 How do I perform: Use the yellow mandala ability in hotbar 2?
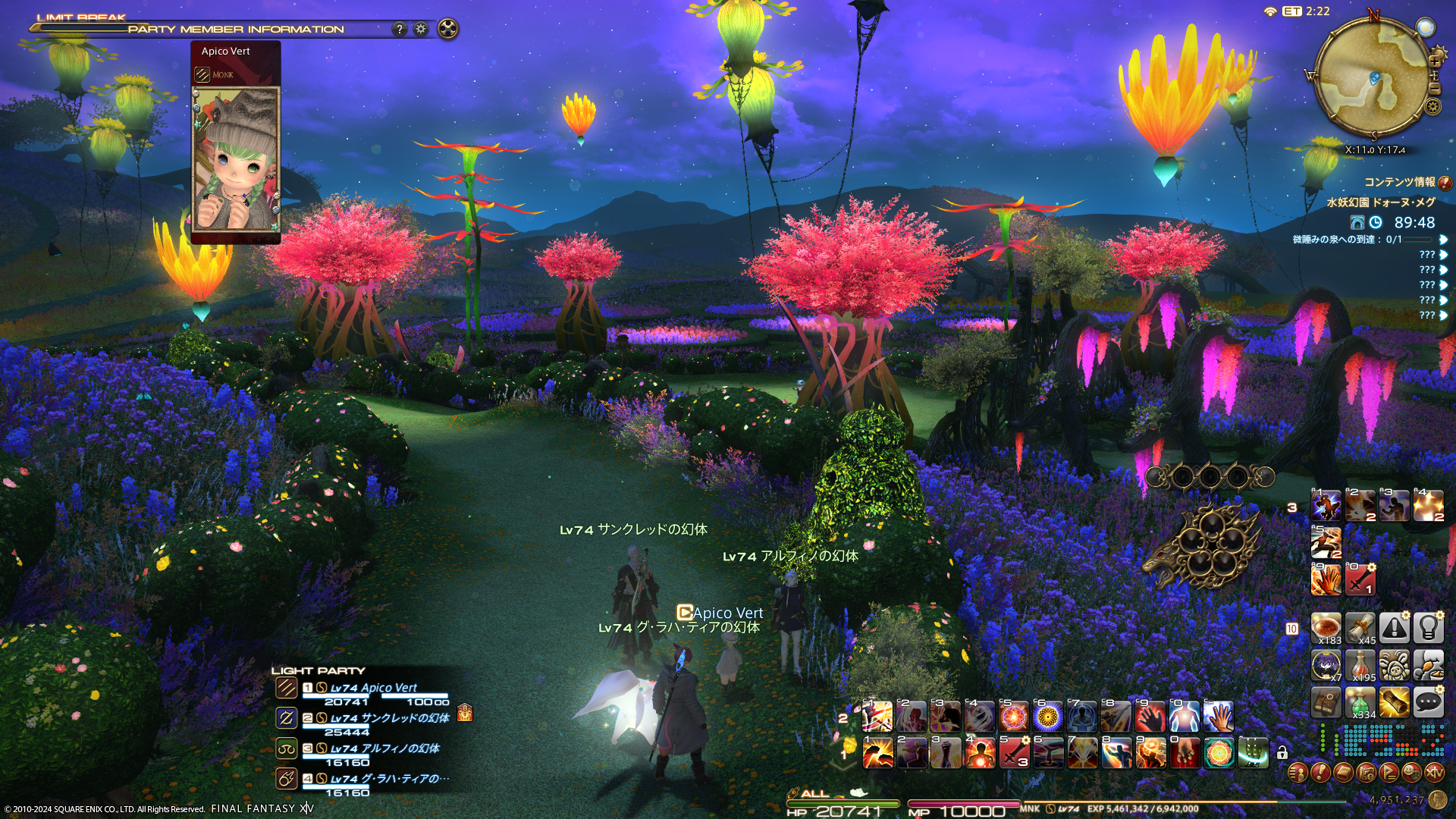click(1048, 716)
